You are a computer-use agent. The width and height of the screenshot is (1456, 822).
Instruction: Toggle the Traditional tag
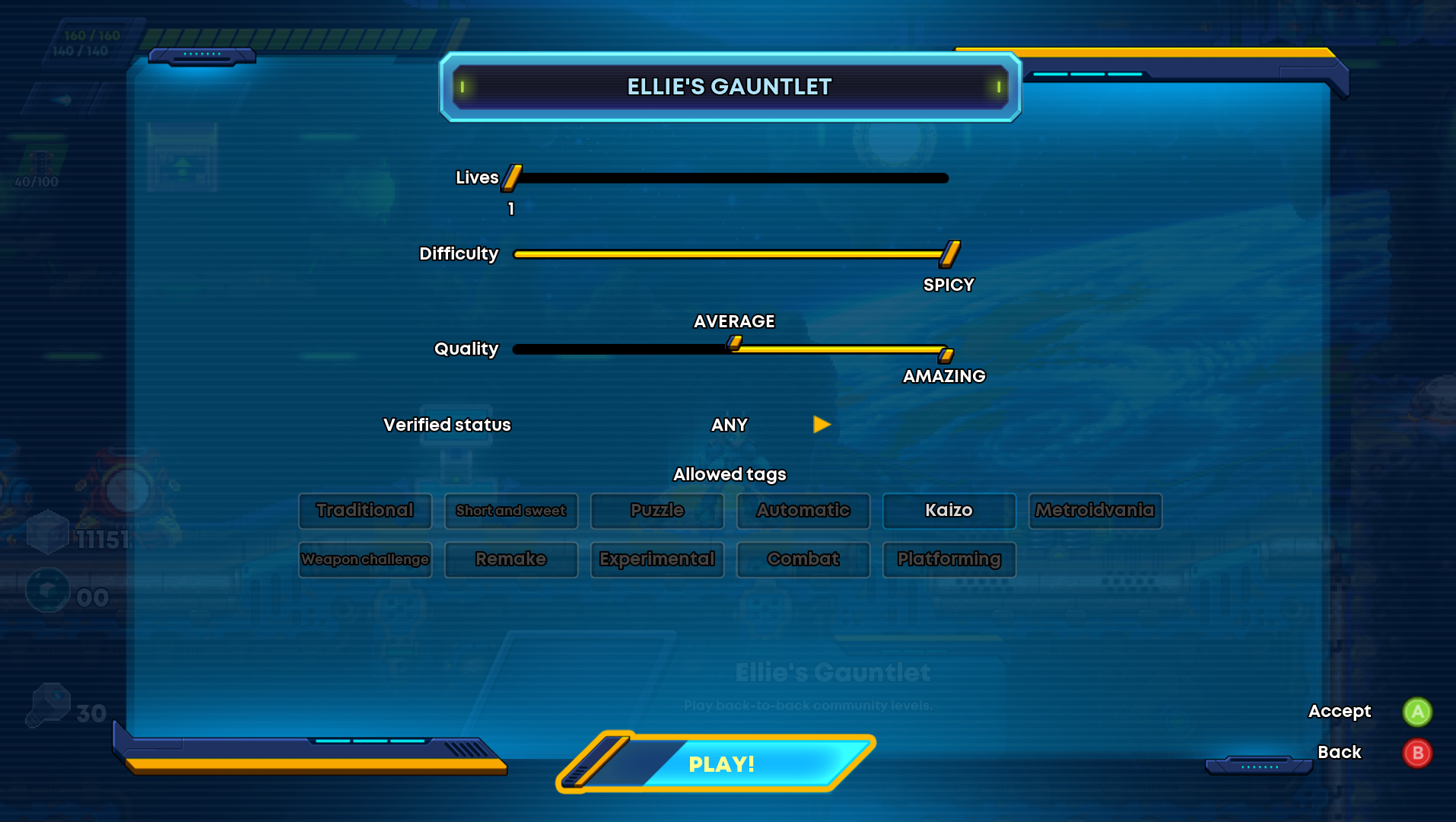(x=365, y=511)
